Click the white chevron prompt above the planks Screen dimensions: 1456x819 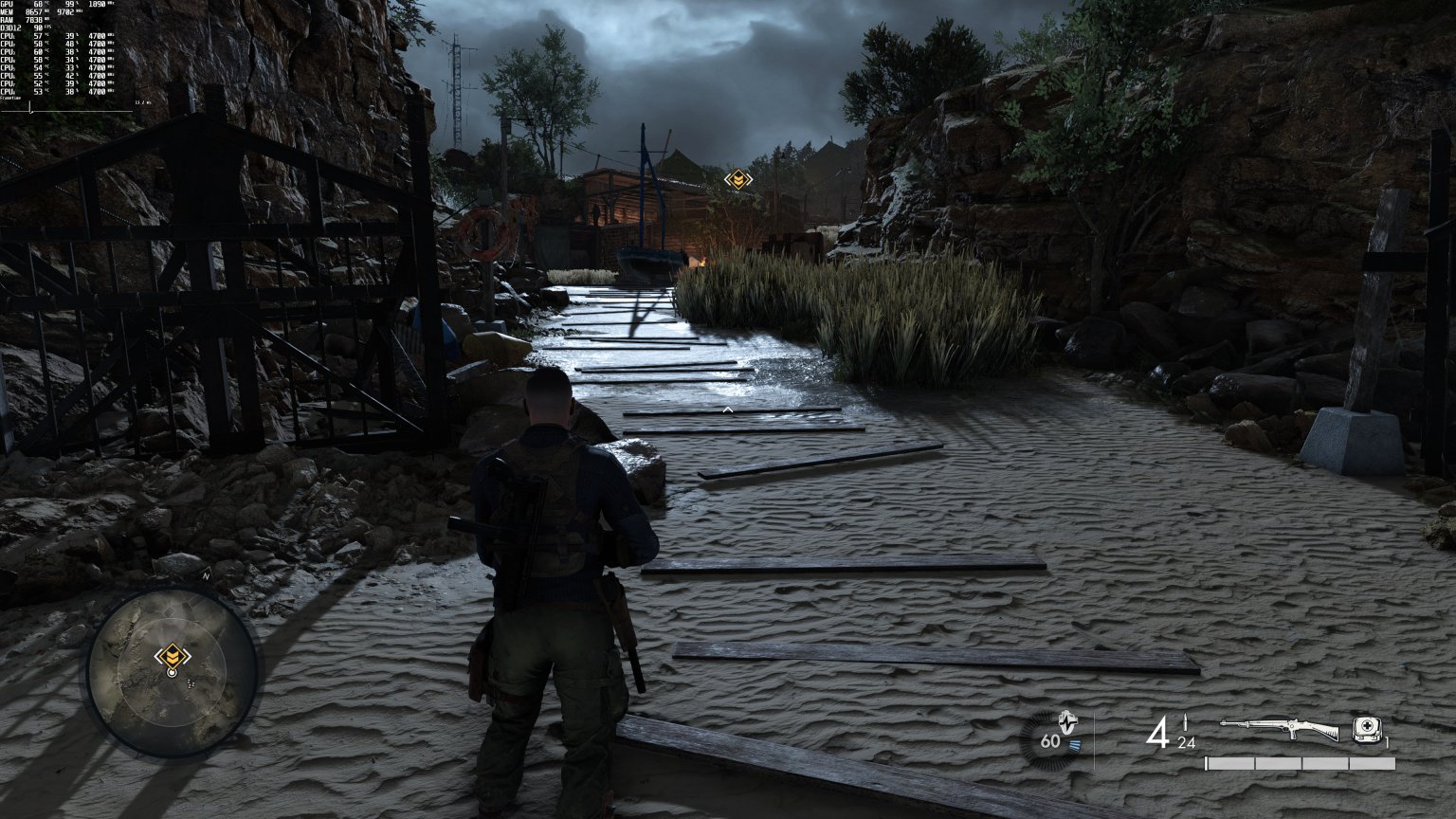726,411
